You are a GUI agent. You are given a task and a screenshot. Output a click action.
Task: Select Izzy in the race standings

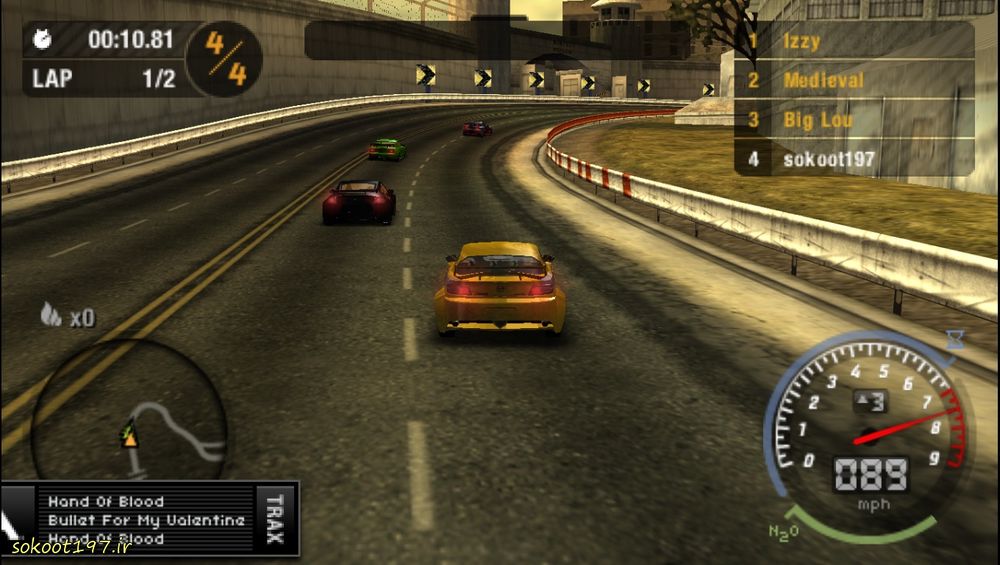[802, 41]
